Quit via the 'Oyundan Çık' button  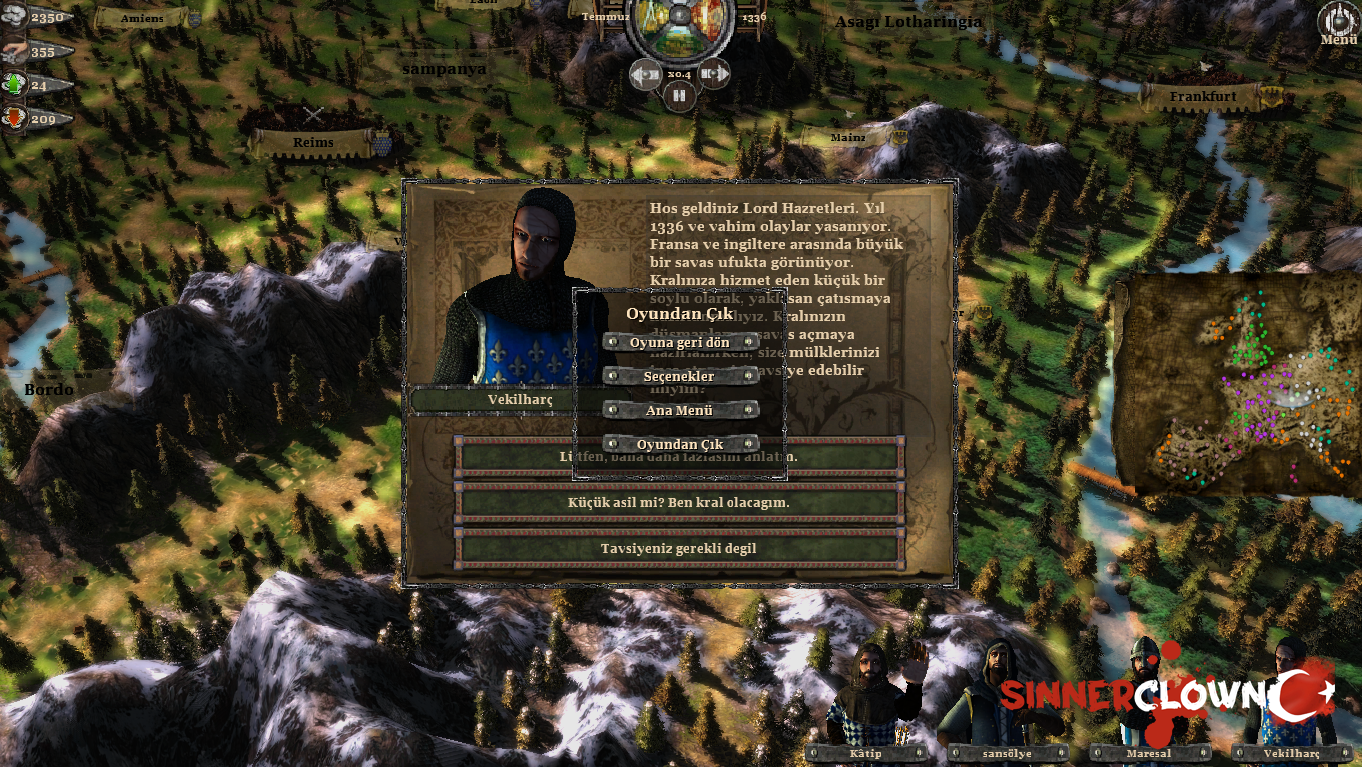(679, 444)
